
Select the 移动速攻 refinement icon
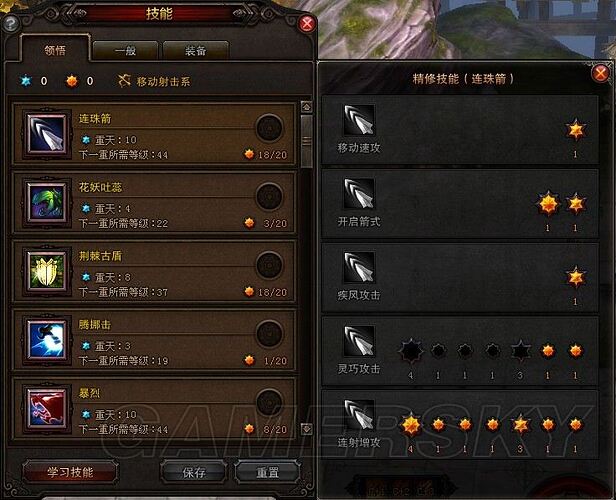tap(359, 121)
